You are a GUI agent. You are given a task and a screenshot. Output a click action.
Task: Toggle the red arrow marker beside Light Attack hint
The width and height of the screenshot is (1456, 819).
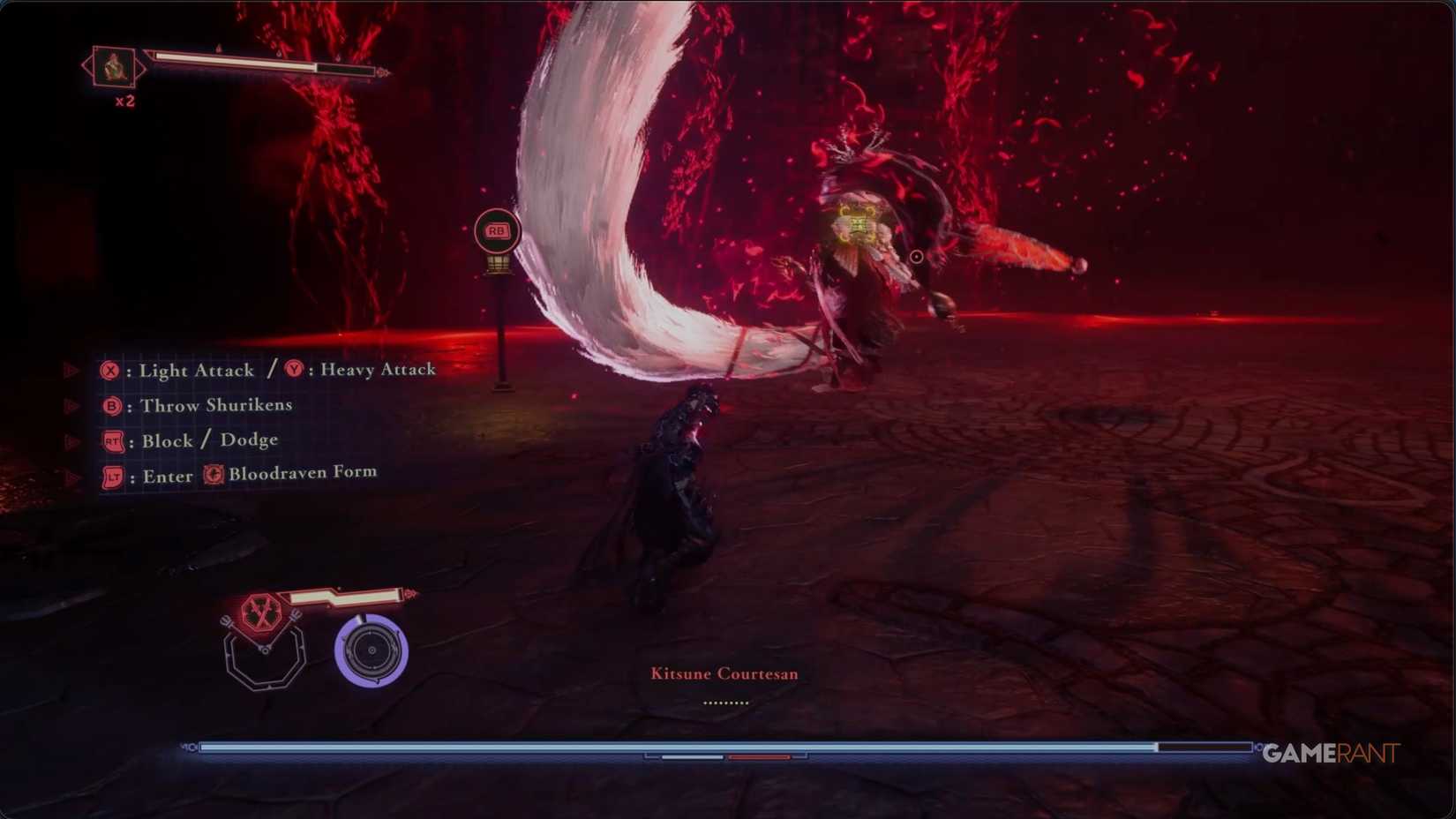pyautogui.click(x=71, y=369)
